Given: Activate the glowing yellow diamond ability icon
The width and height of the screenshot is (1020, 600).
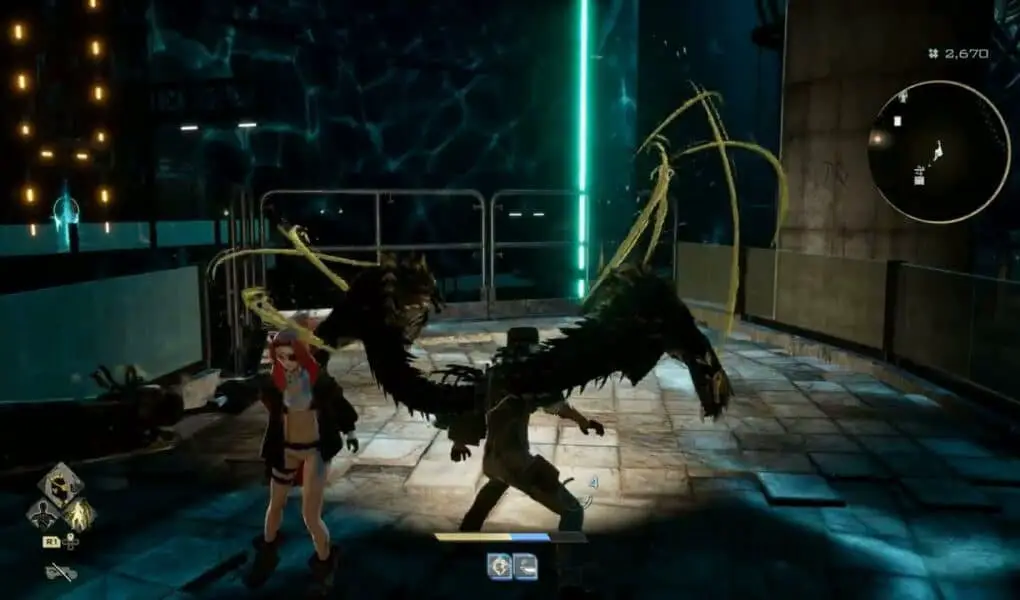Looking at the screenshot, I should (79, 515).
